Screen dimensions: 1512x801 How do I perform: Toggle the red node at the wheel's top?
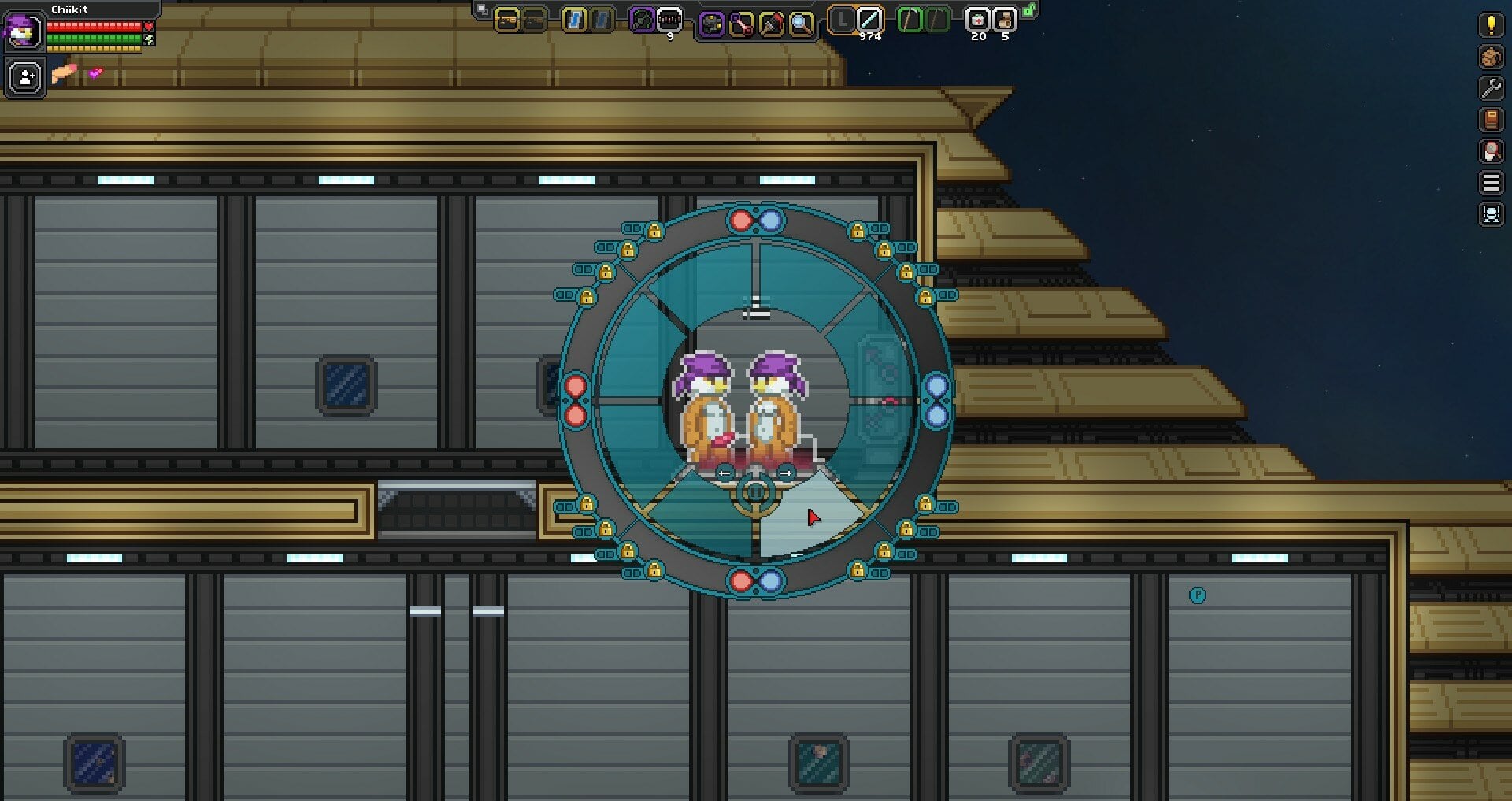[741, 219]
